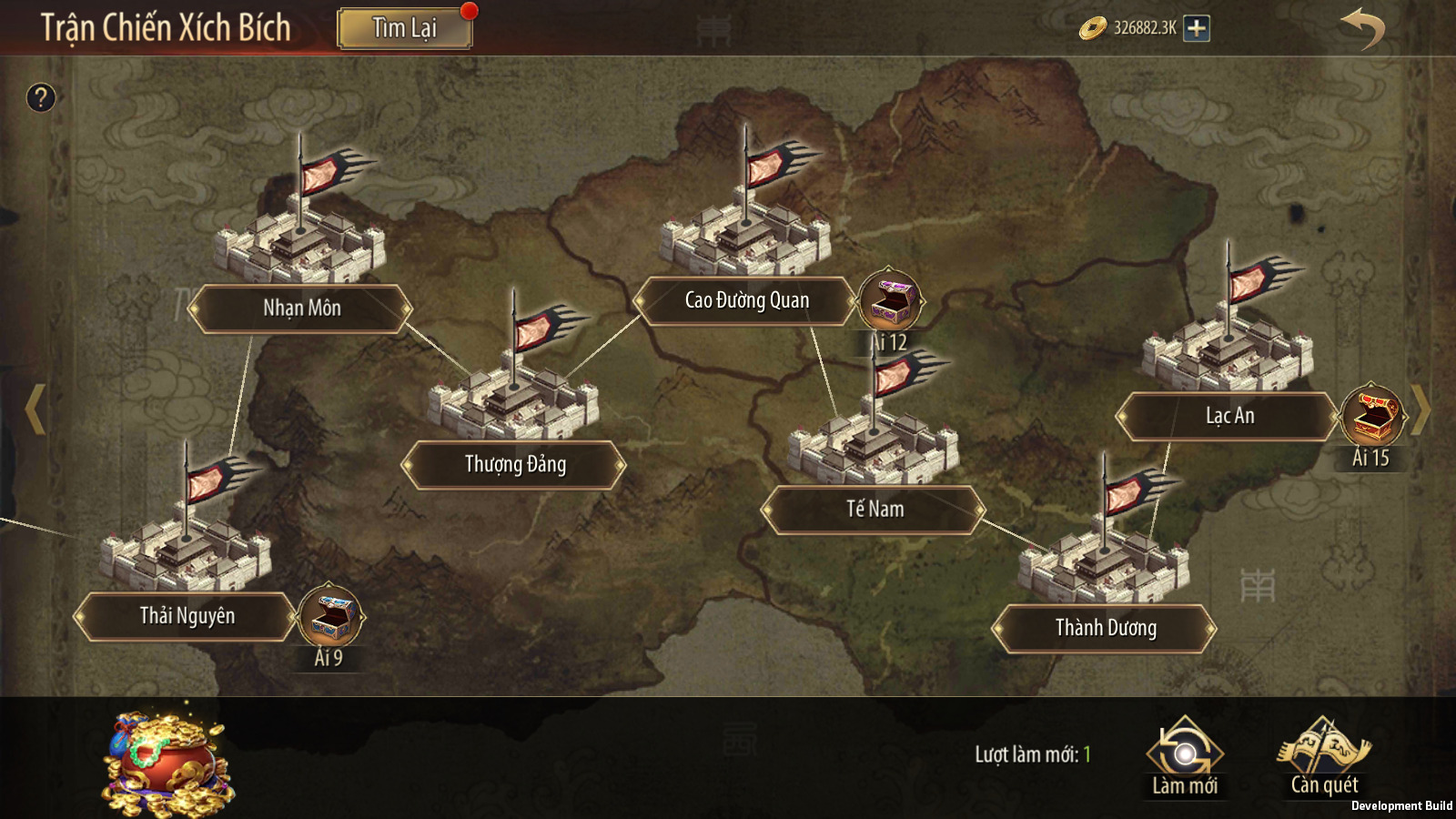Start the Càn quét sweep
Viewport: 1456px width, 819px height.
pos(1324,757)
